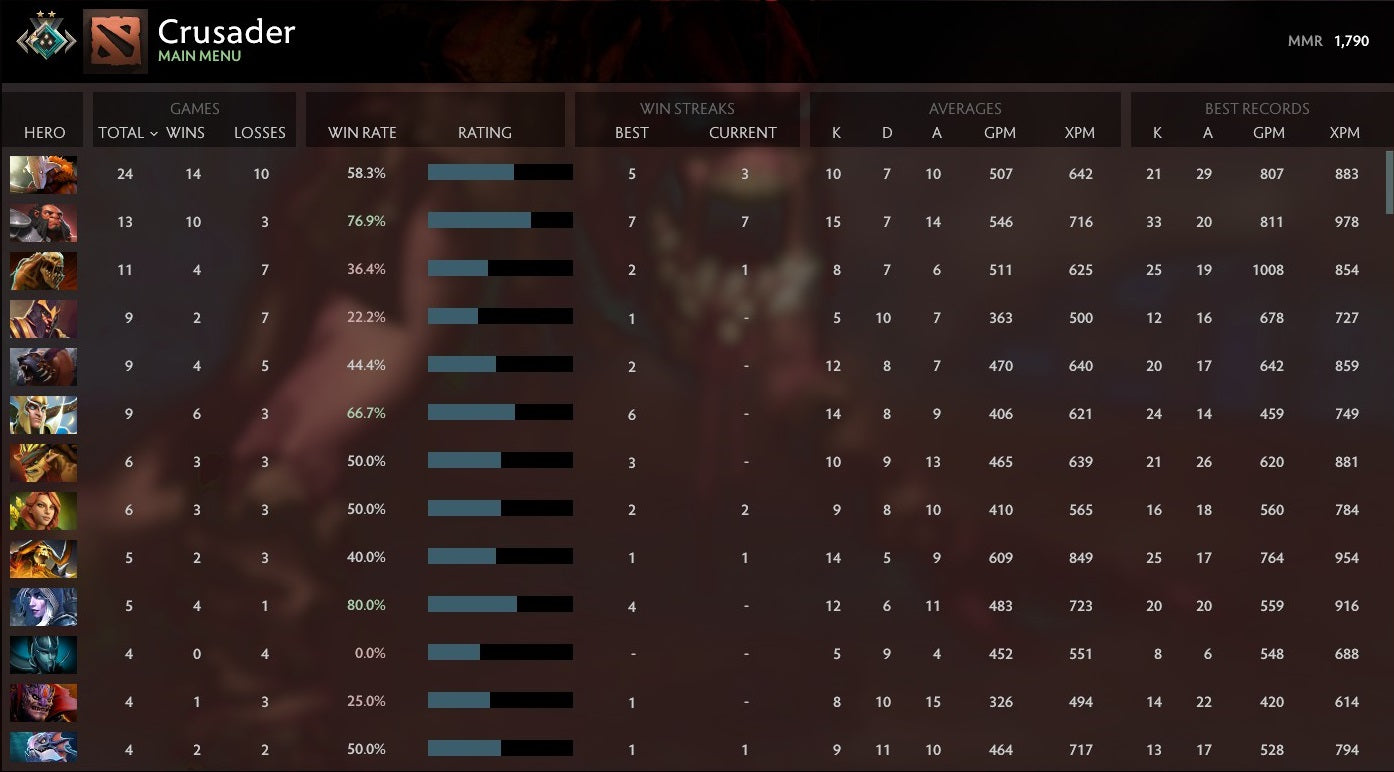Click the bottom-most hero portrait in the list
The image size is (1394, 772).
tap(43, 749)
